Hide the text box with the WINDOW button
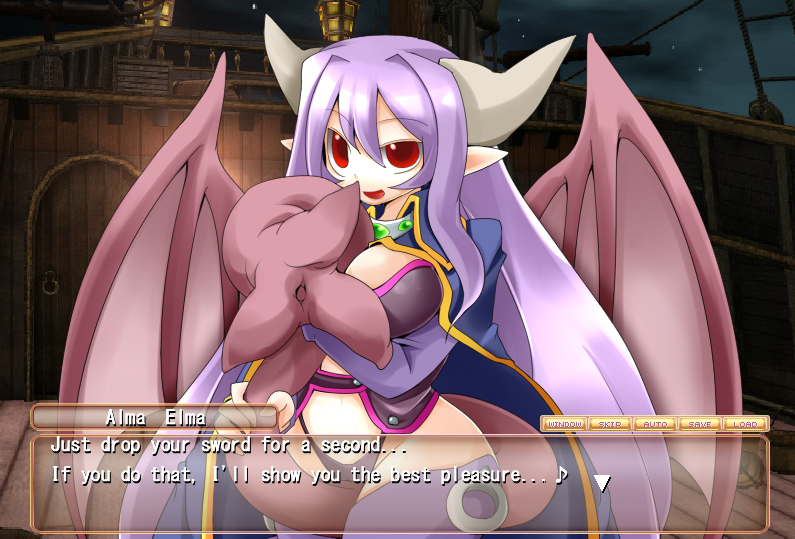795x539 pixels. click(564, 424)
